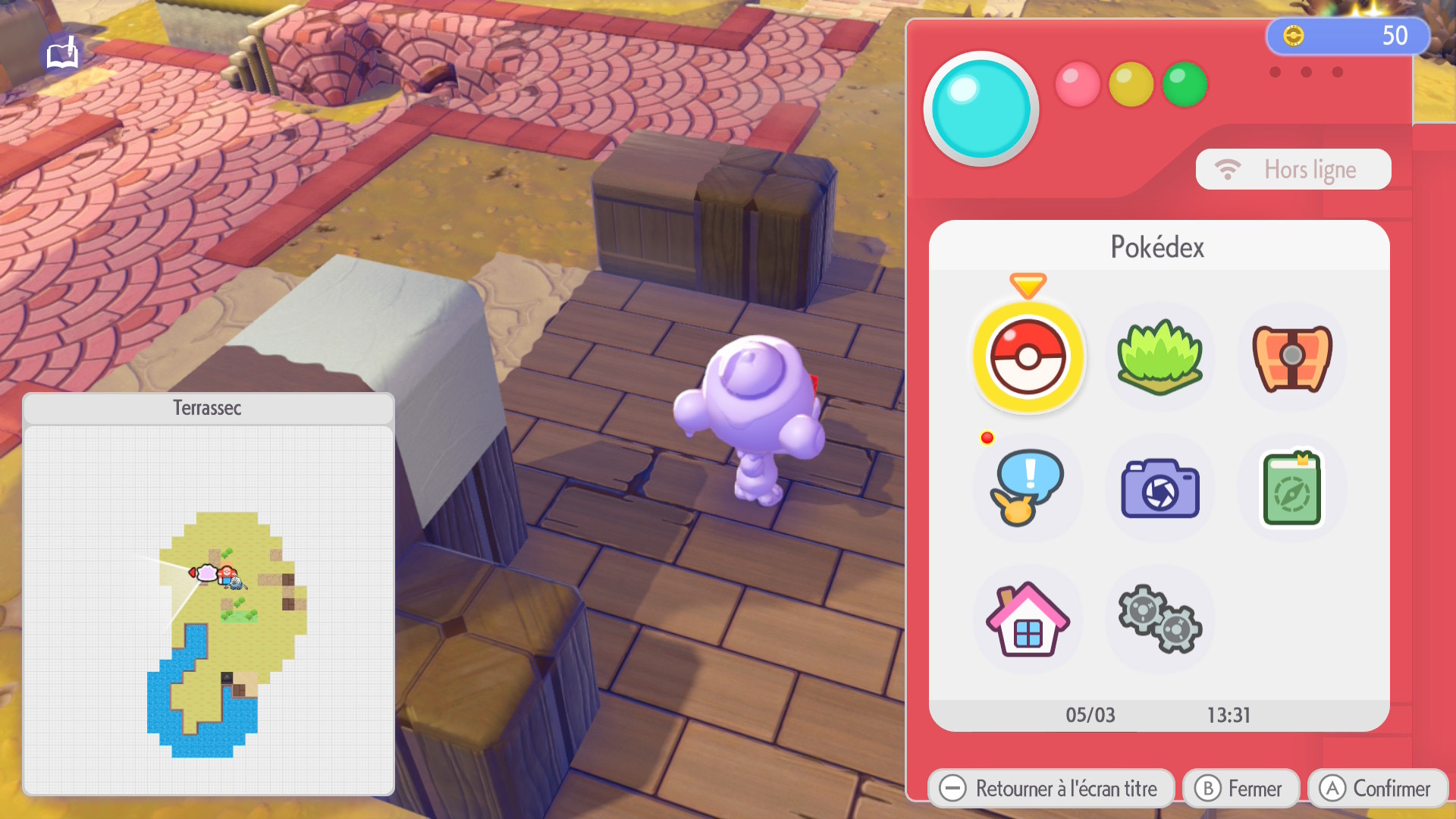The image size is (1456, 819).
Task: Click the Terrassec minimap
Action: click(209, 607)
